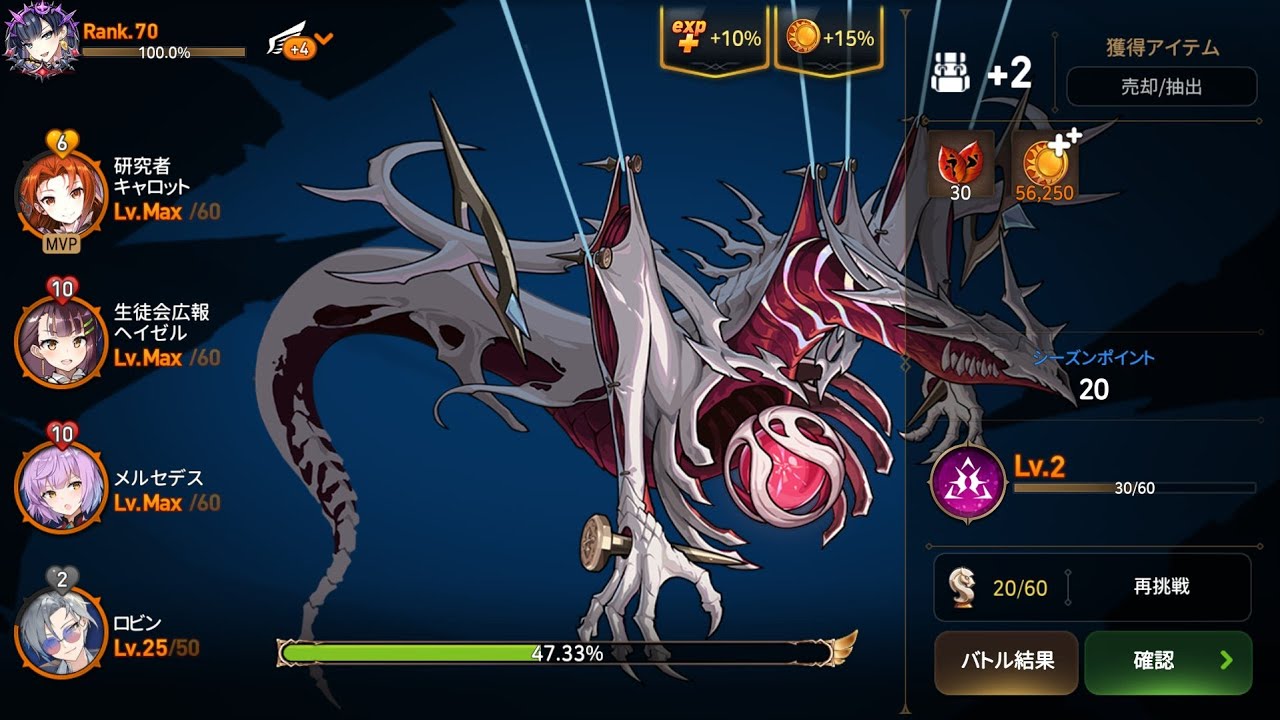
Task: Select the メルセデス character portrait
Action: tap(60, 488)
